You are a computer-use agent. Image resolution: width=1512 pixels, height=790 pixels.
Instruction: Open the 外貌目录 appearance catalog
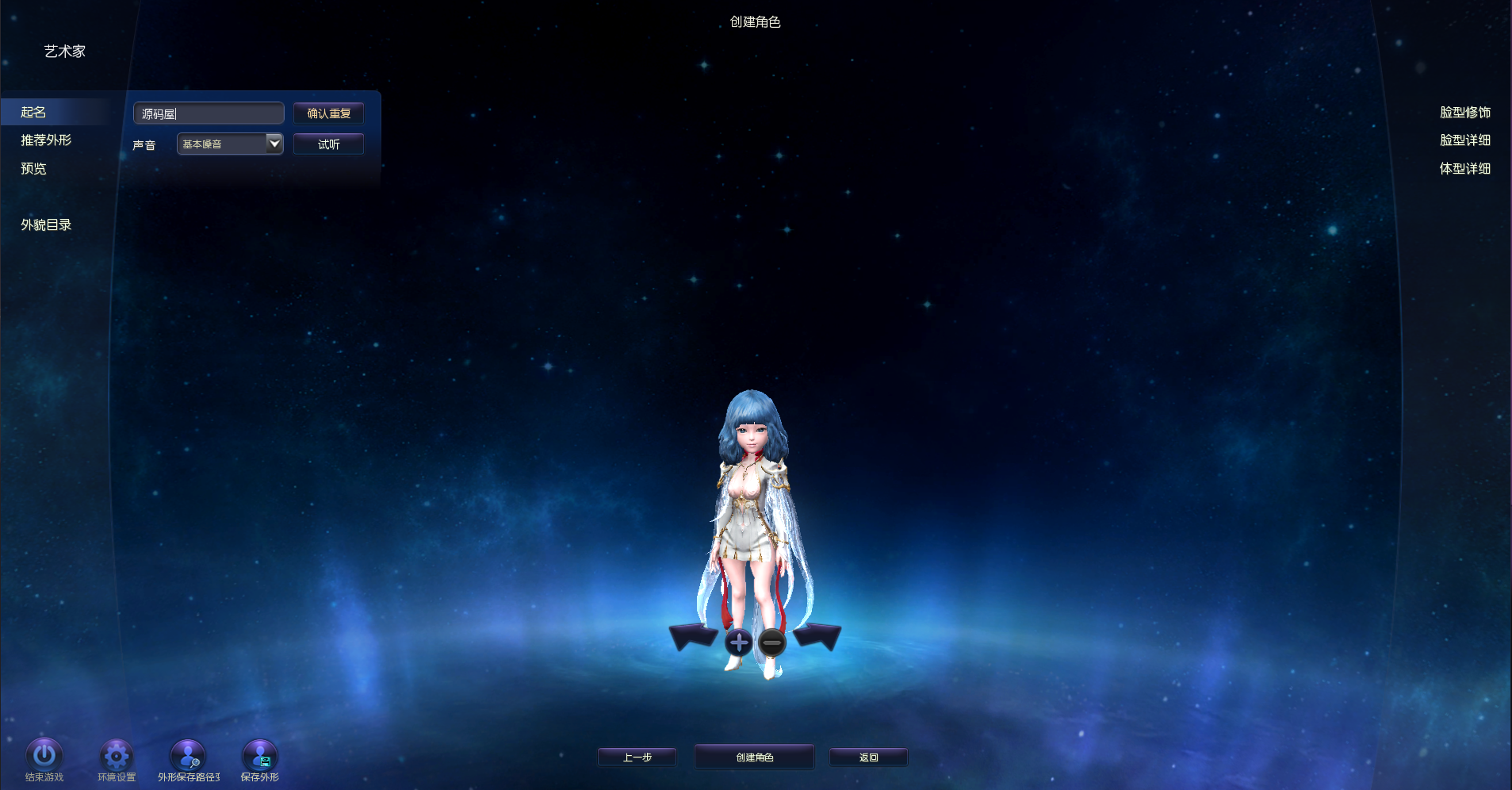click(x=46, y=225)
